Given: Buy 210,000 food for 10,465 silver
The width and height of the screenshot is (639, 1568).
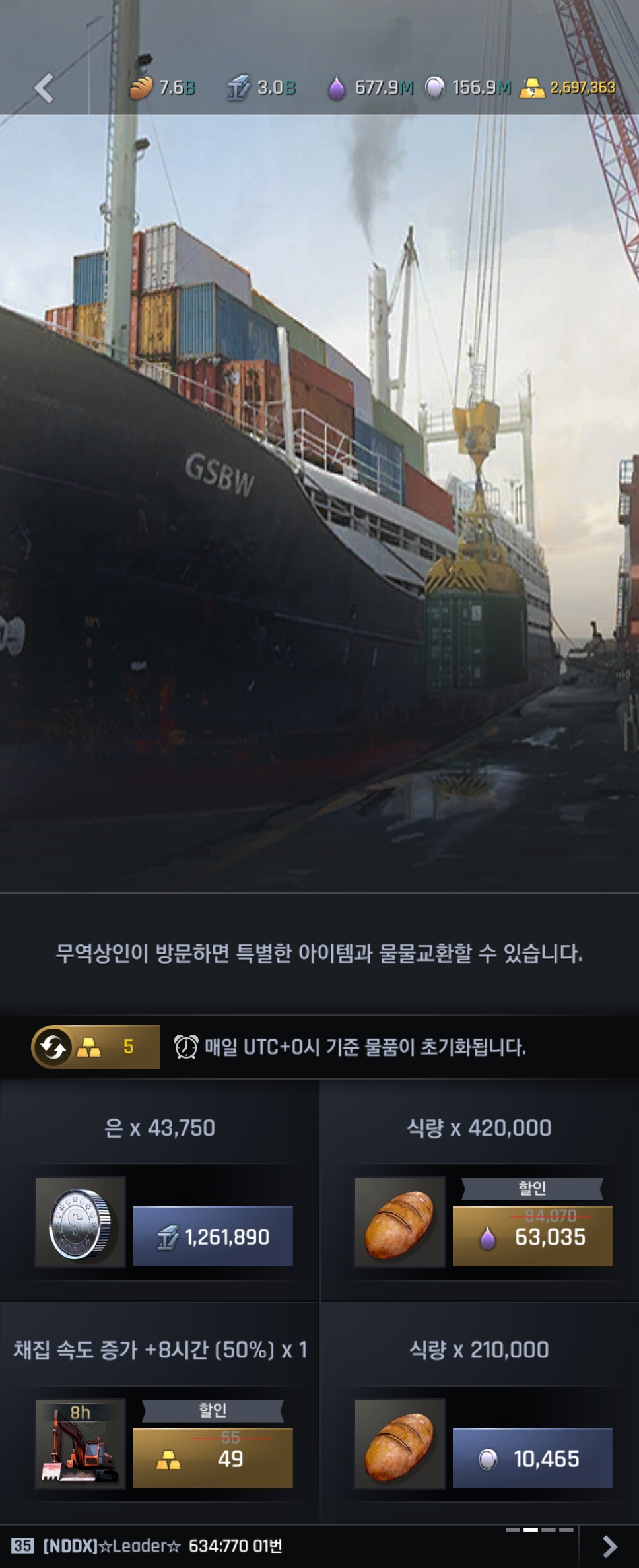Looking at the screenshot, I should [532, 1458].
